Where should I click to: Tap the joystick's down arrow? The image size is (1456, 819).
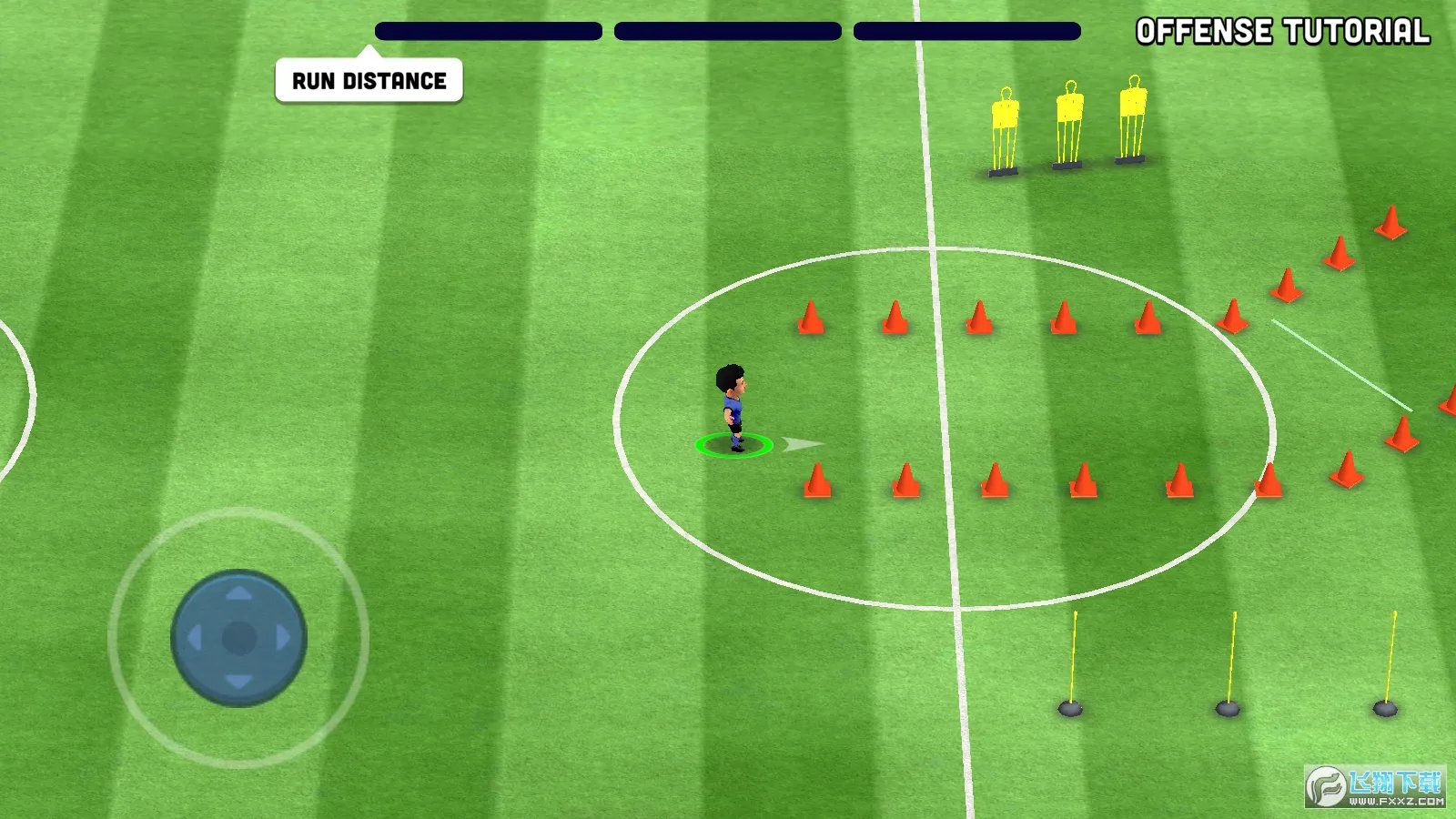(x=238, y=682)
